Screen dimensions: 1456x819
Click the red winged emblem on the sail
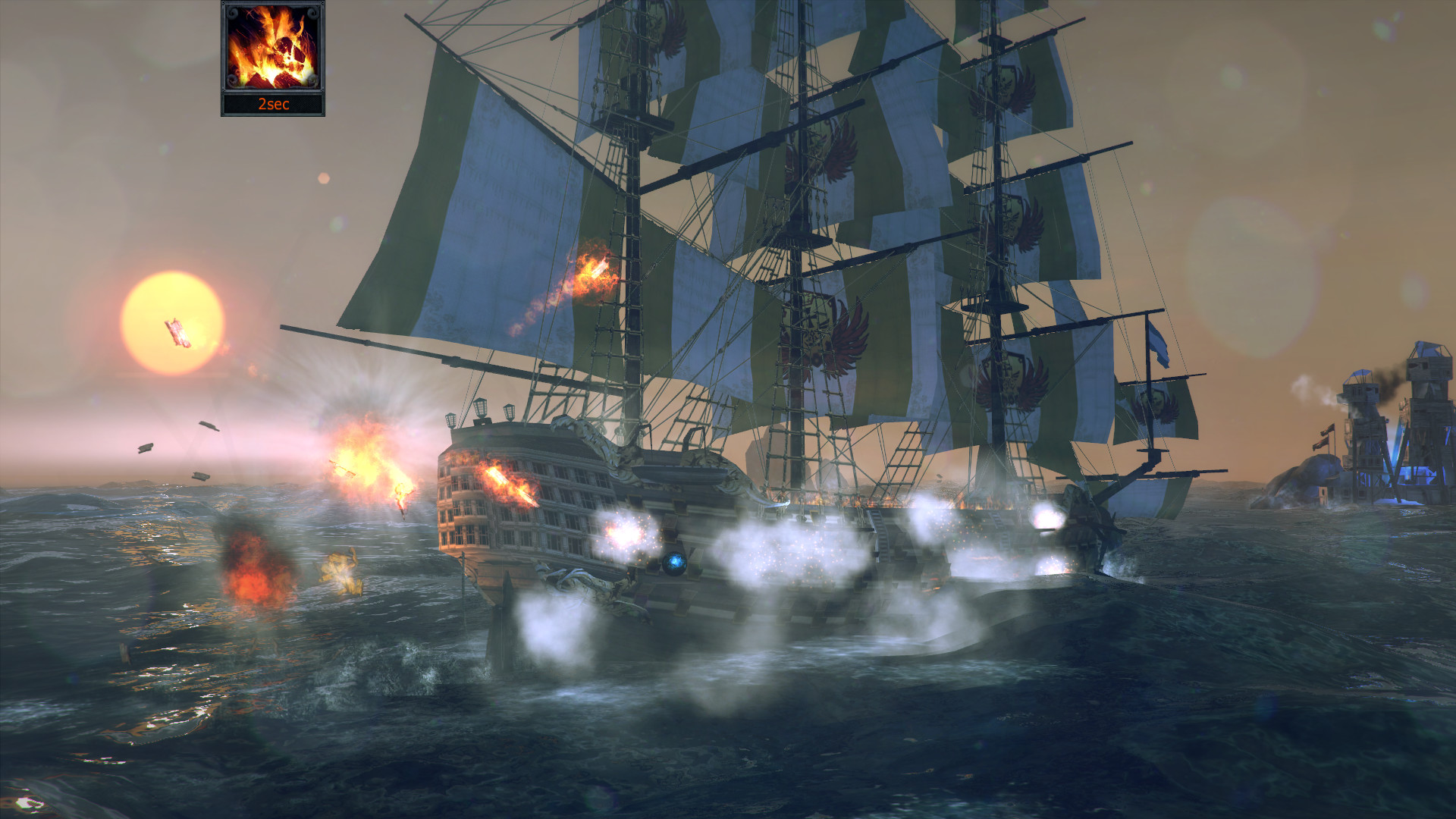(x=849, y=332)
